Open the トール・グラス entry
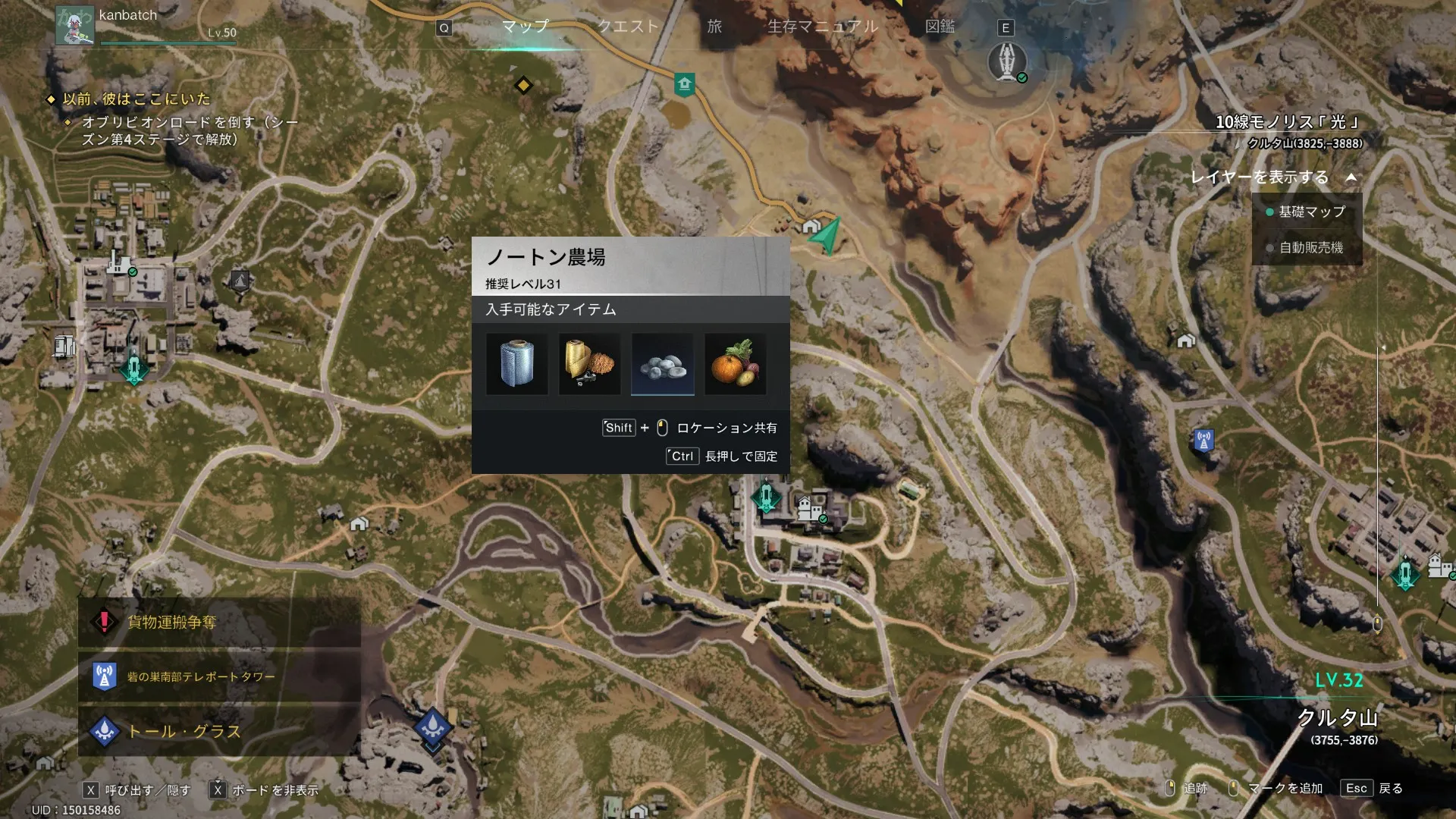1456x819 pixels. [218, 731]
